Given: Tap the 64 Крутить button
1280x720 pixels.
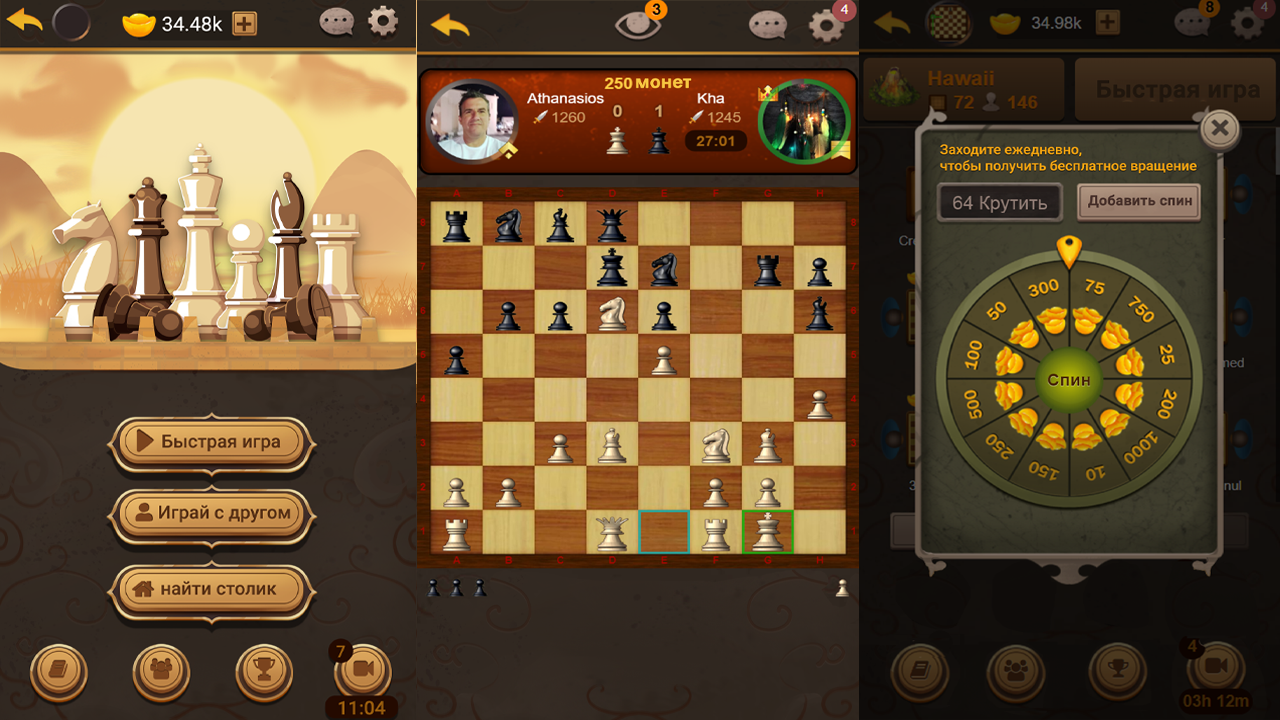Looking at the screenshot, I should pyautogui.click(x=999, y=201).
